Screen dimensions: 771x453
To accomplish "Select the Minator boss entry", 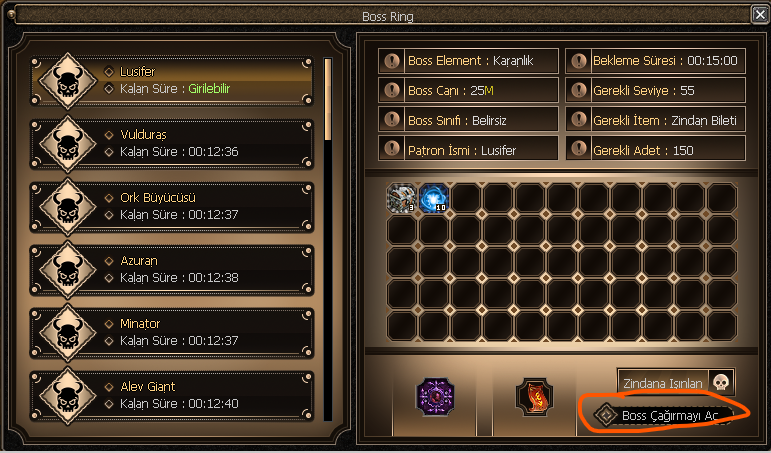I will 175,332.
